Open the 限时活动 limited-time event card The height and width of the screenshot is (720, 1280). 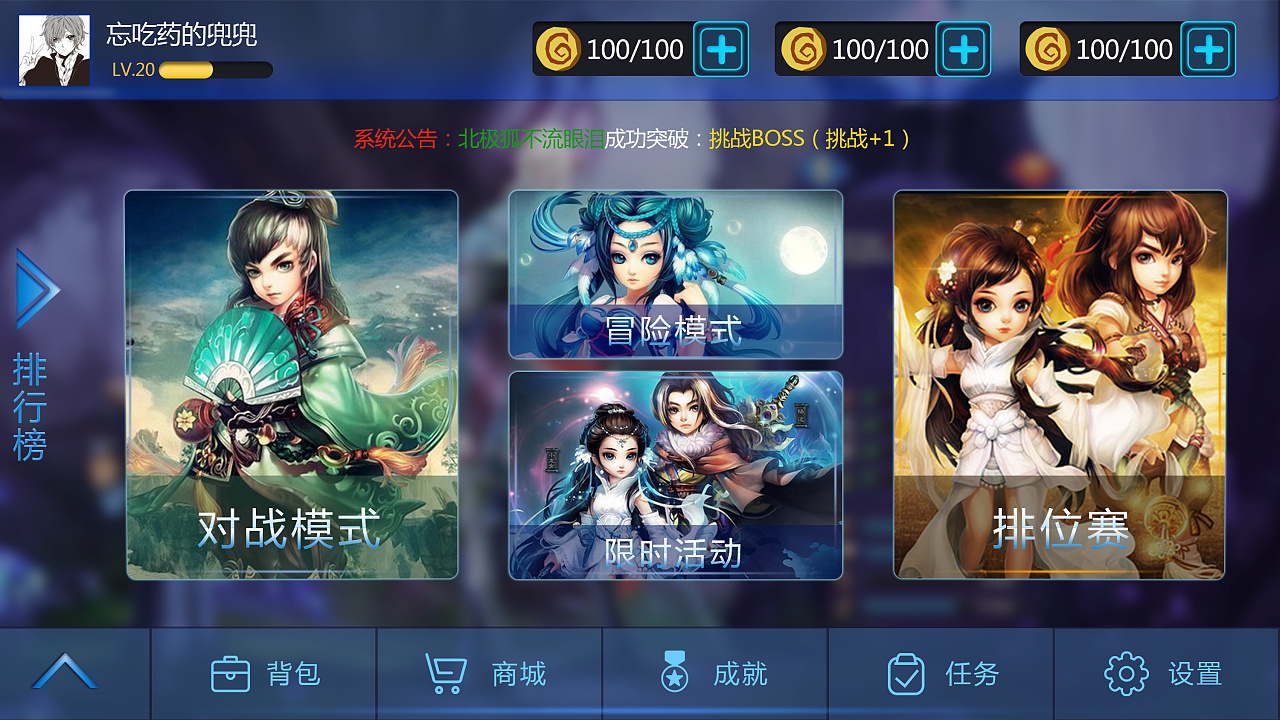pos(677,475)
